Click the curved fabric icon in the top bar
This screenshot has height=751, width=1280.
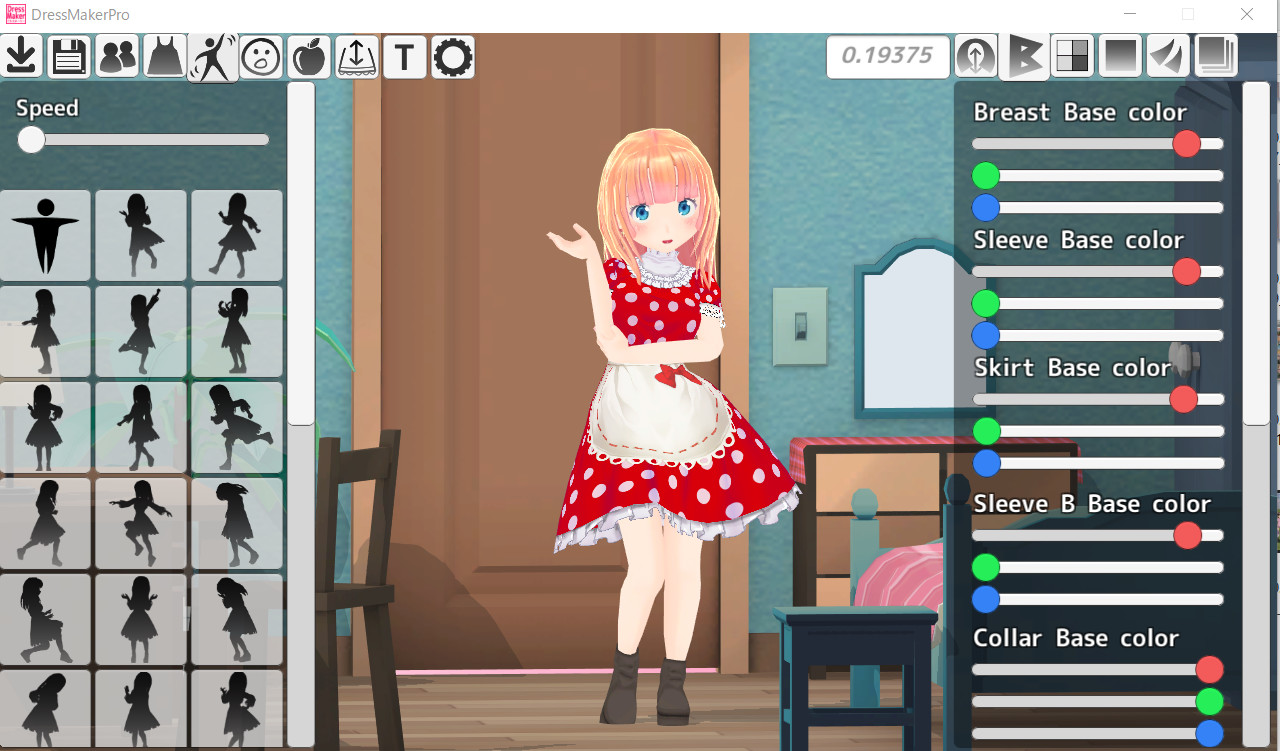coord(1167,57)
